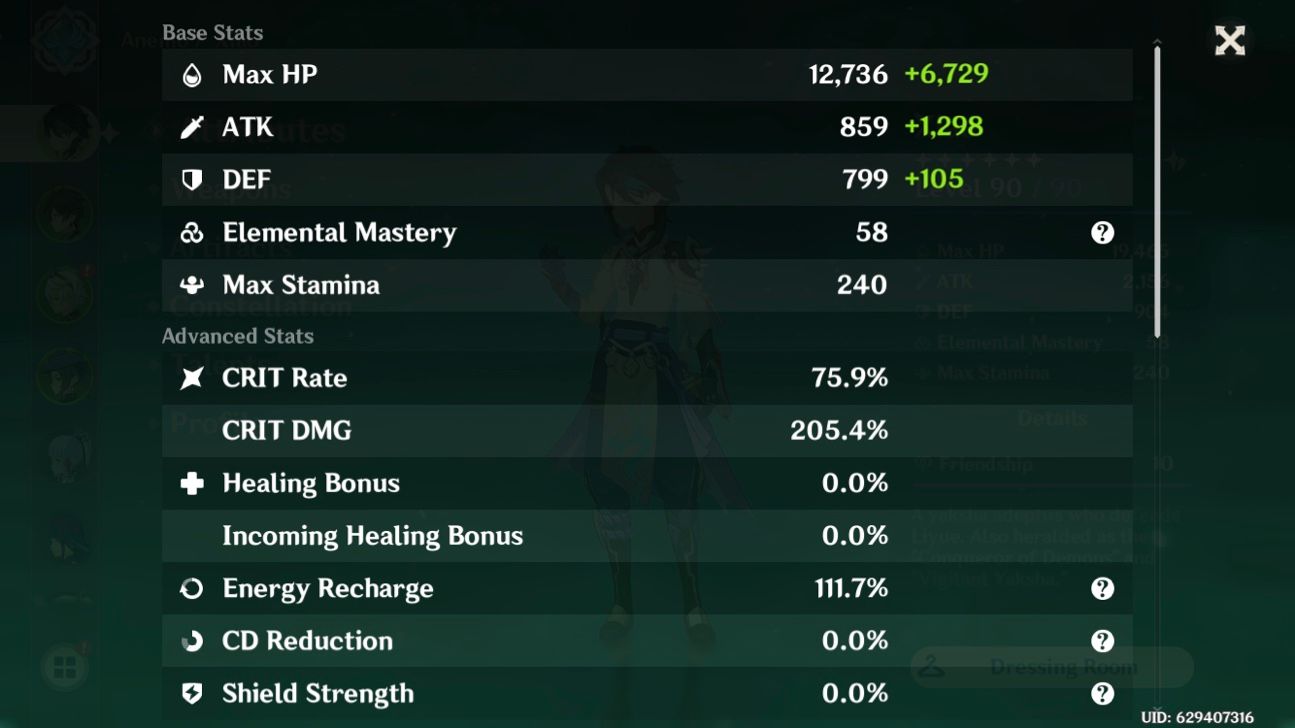
Task: Close the character stats panel
Action: tap(1229, 41)
